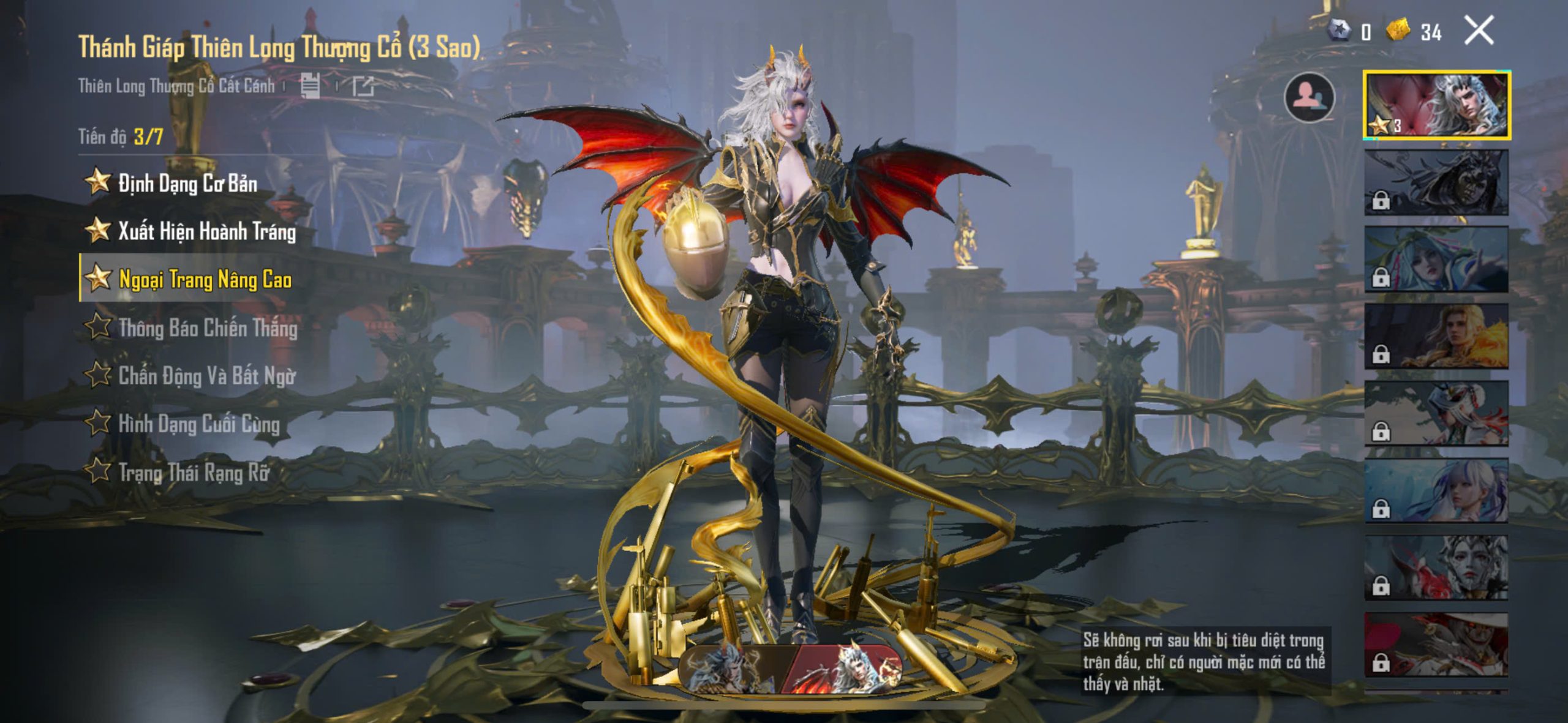Open the document details icon
Viewport: 1568px width, 723px height.
tap(310, 86)
